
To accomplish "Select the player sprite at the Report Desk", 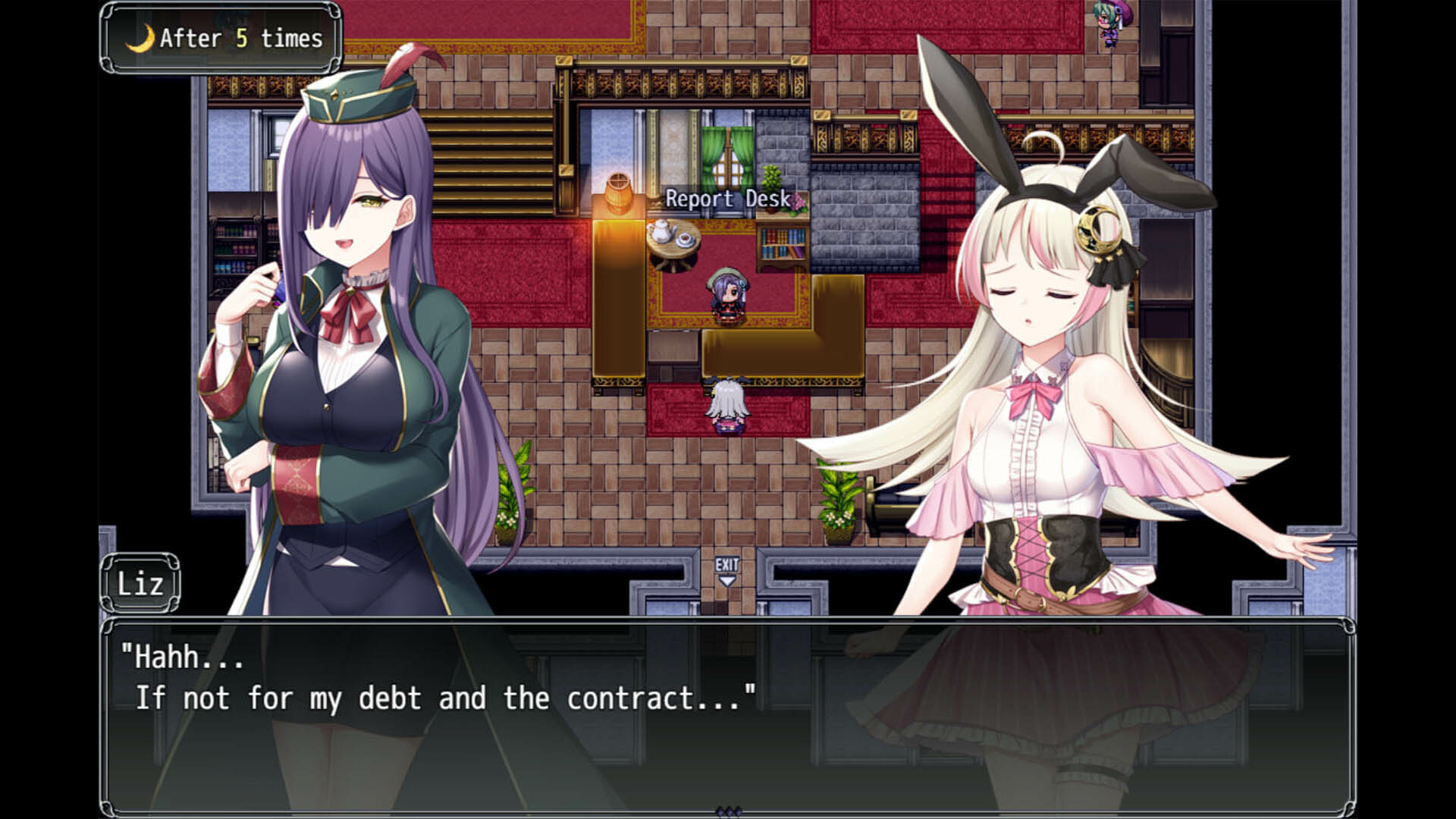I will point(728,296).
